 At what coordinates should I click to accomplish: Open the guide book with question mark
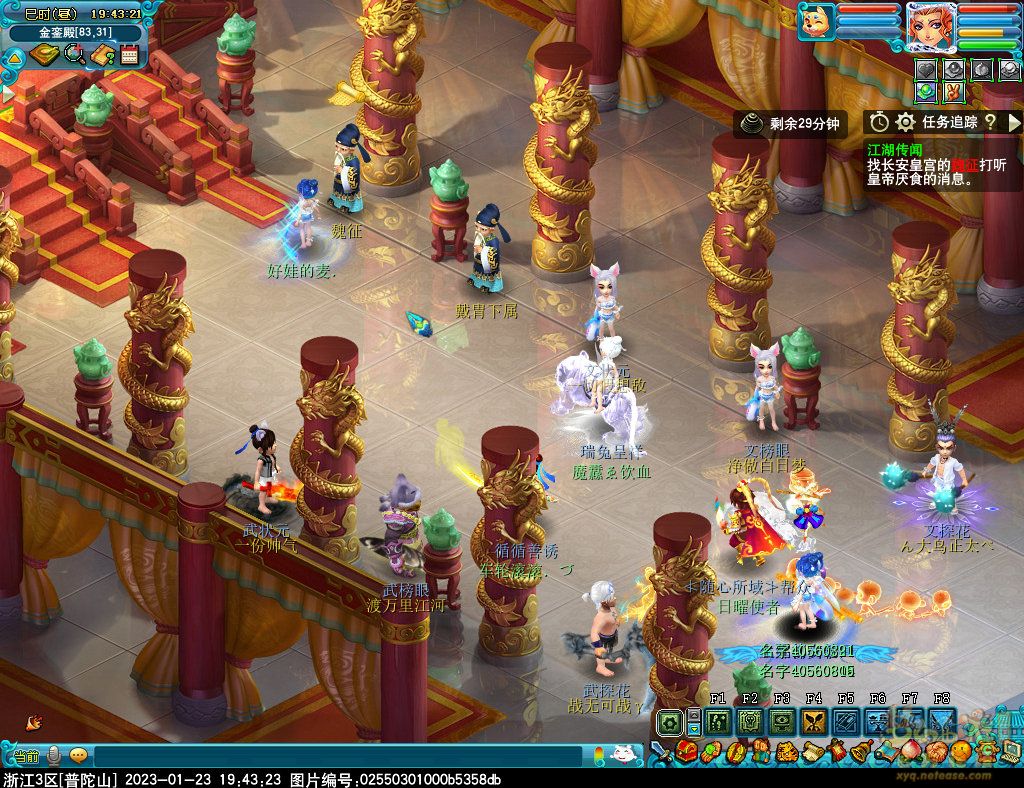[101, 54]
